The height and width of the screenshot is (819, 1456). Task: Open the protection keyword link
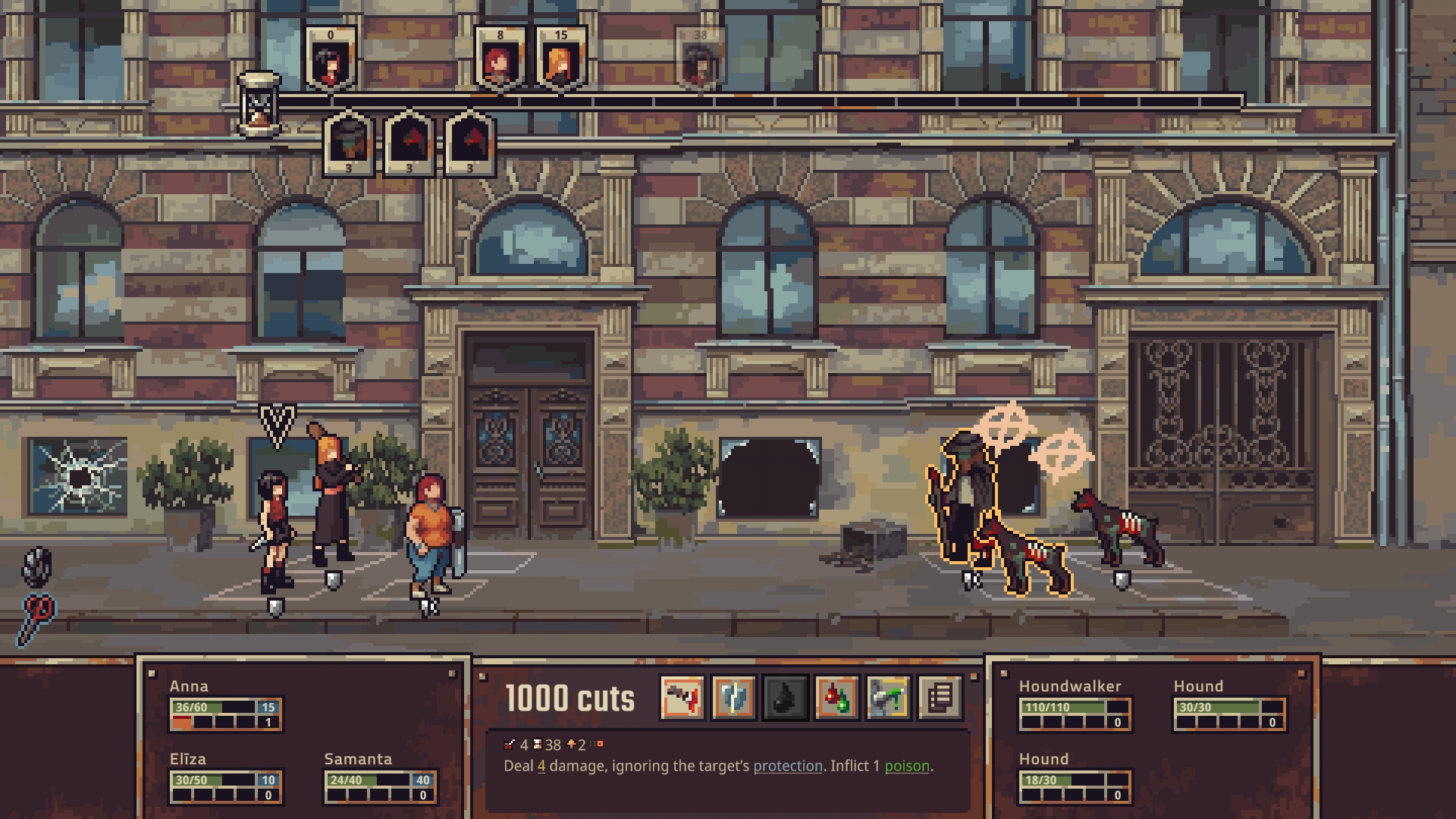tap(787, 766)
